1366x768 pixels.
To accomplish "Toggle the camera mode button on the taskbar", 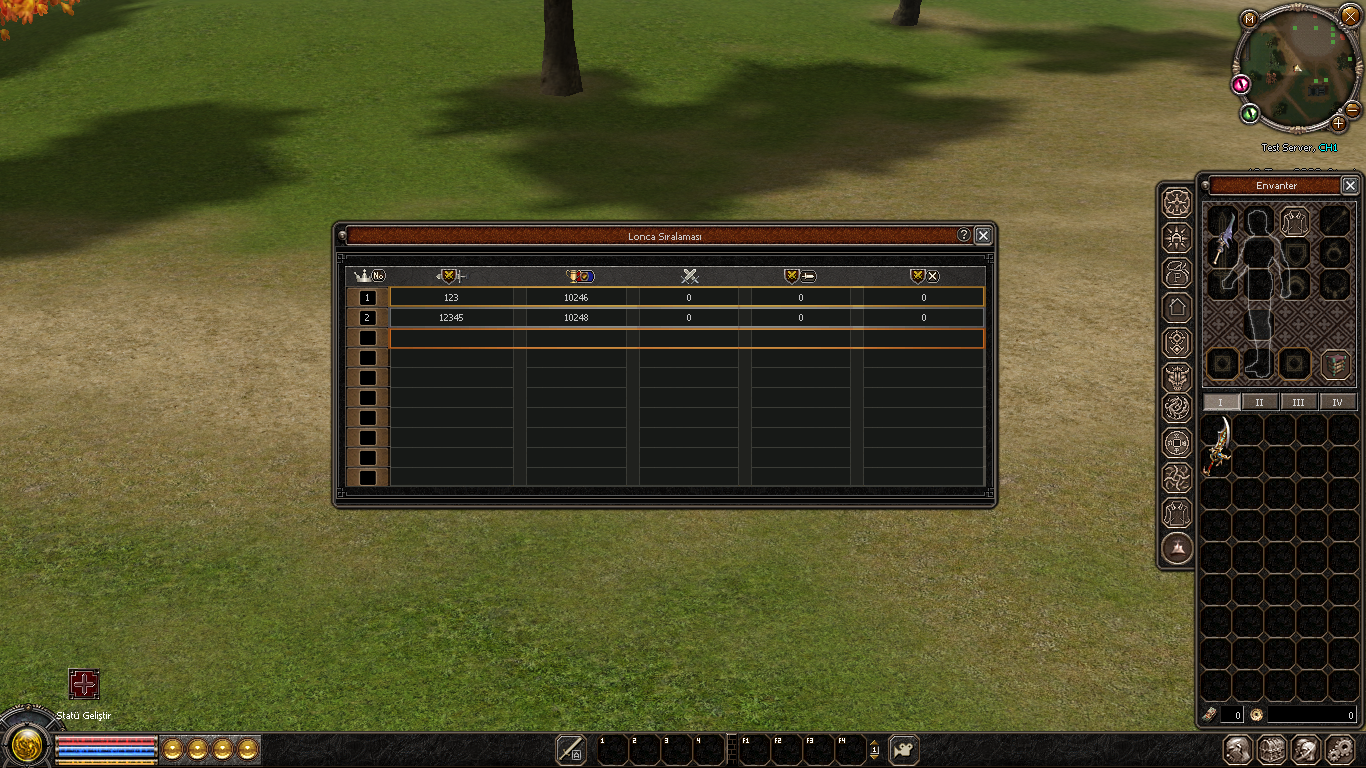I will [904, 750].
